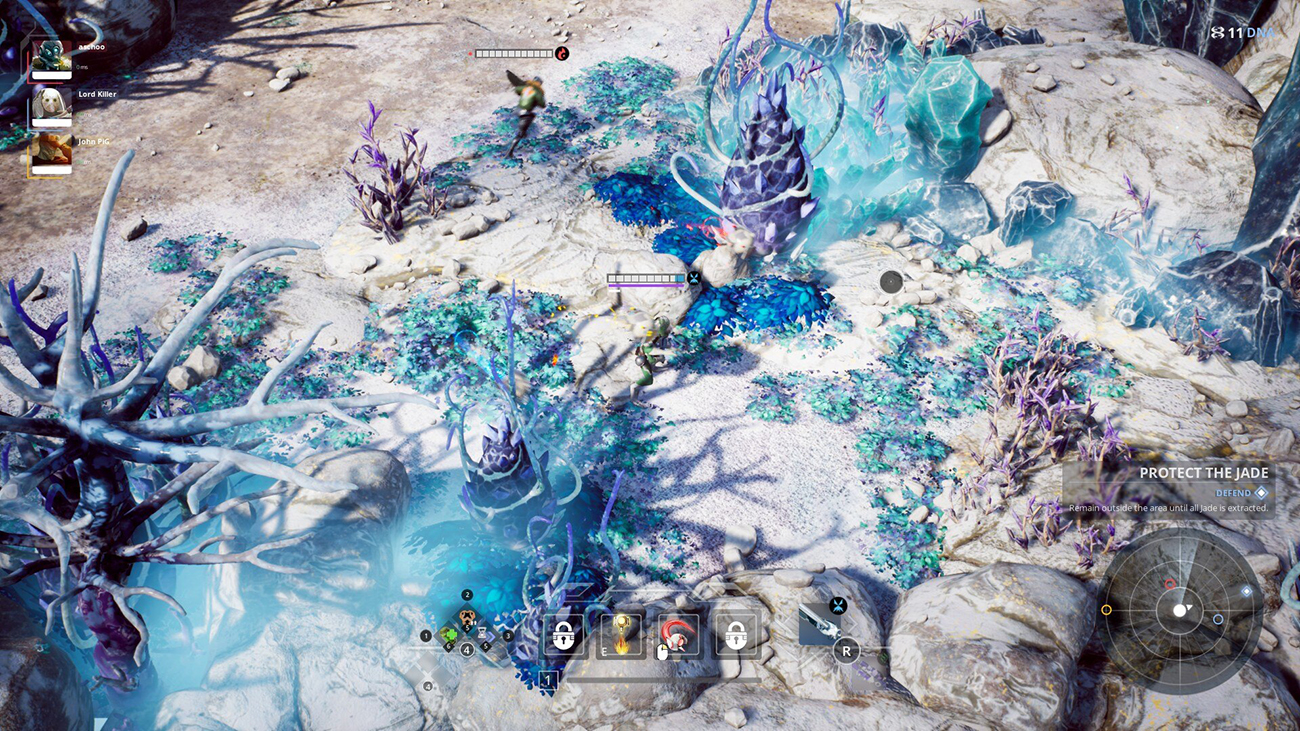This screenshot has width=1300, height=731.
Task: Click the hourglass consumable icon
Action: coord(481,632)
